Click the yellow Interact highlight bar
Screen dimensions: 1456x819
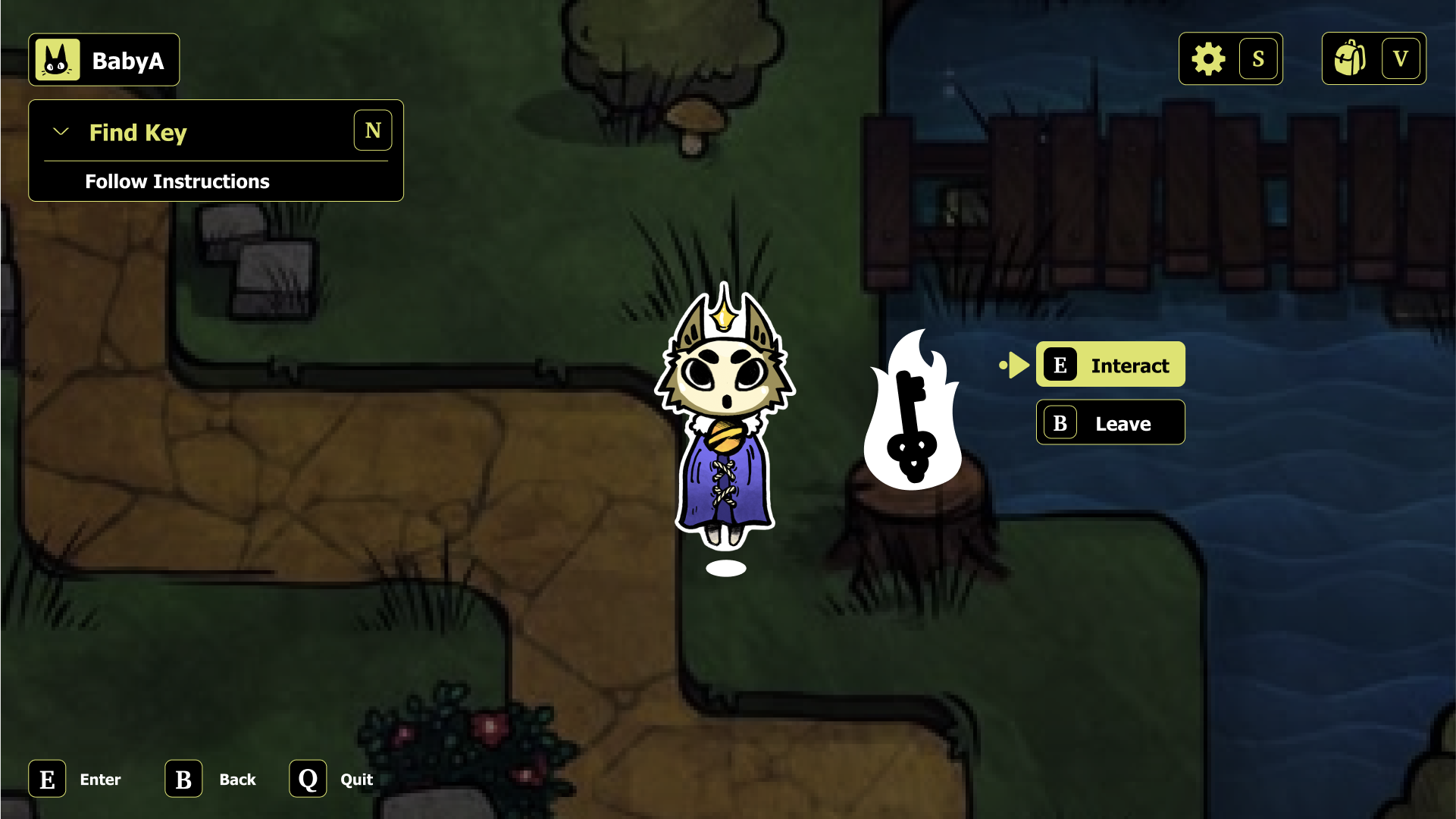pos(1110,364)
